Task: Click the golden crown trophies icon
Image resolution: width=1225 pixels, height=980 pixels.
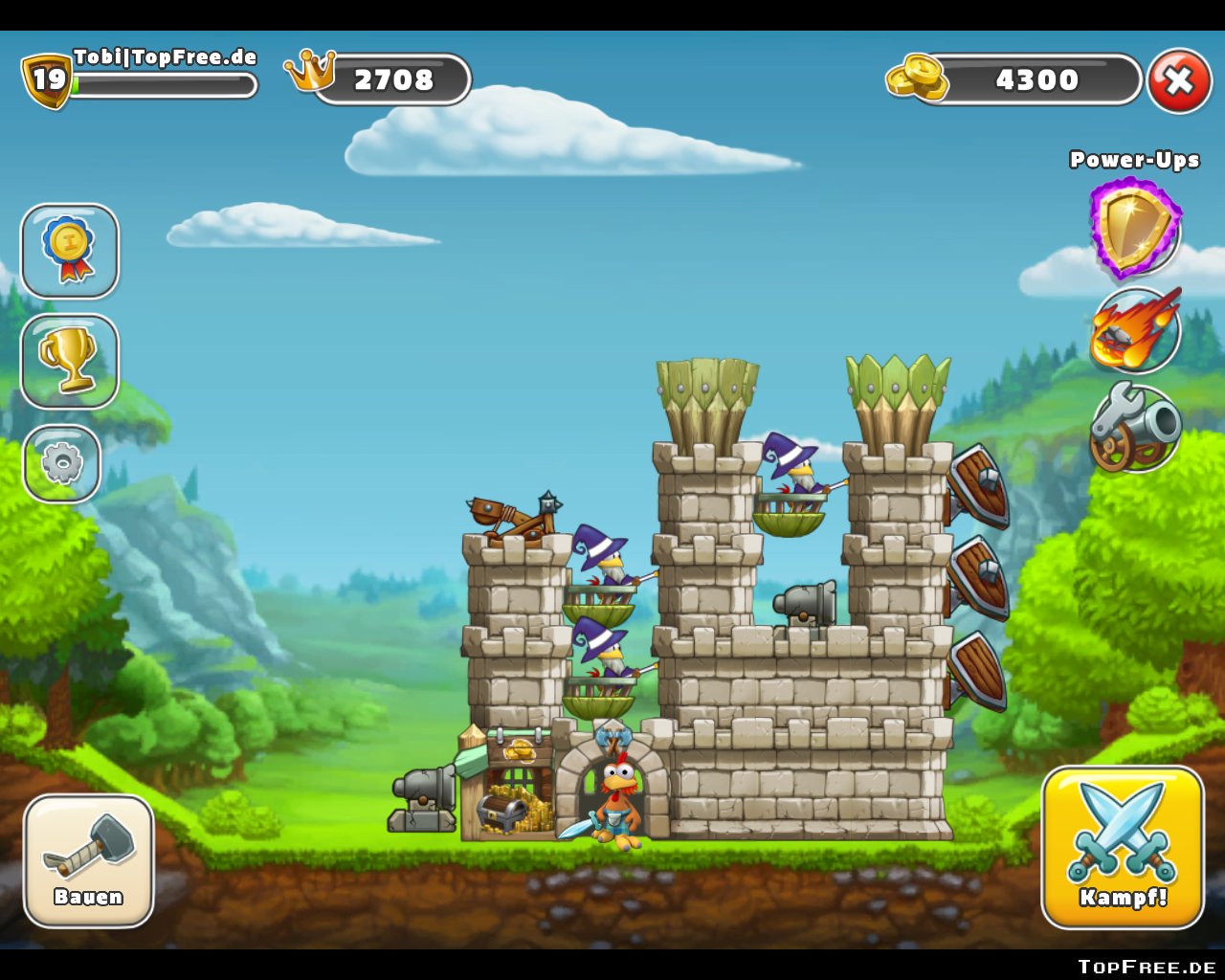Action: [x=310, y=71]
